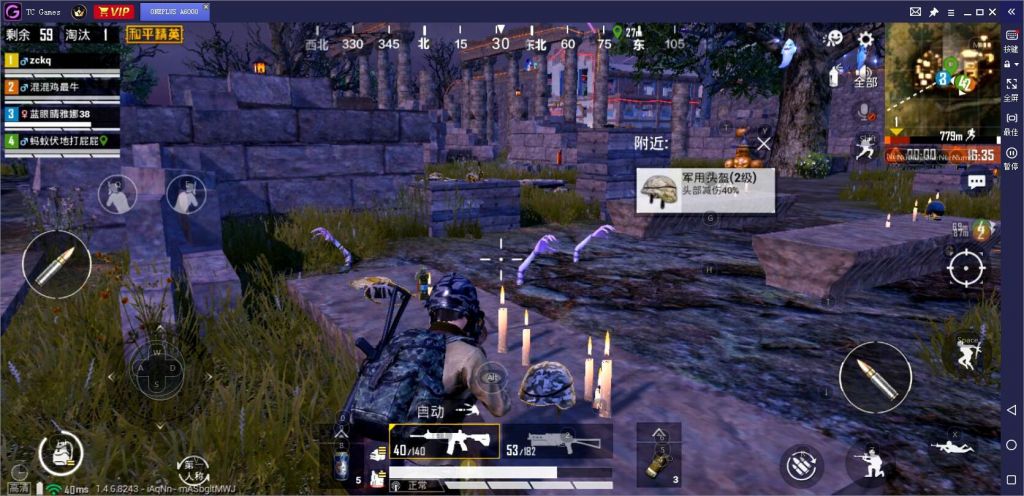This screenshot has height=496, width=1024.
Task: Aim down sights with the scope button
Action: click(x=966, y=267)
